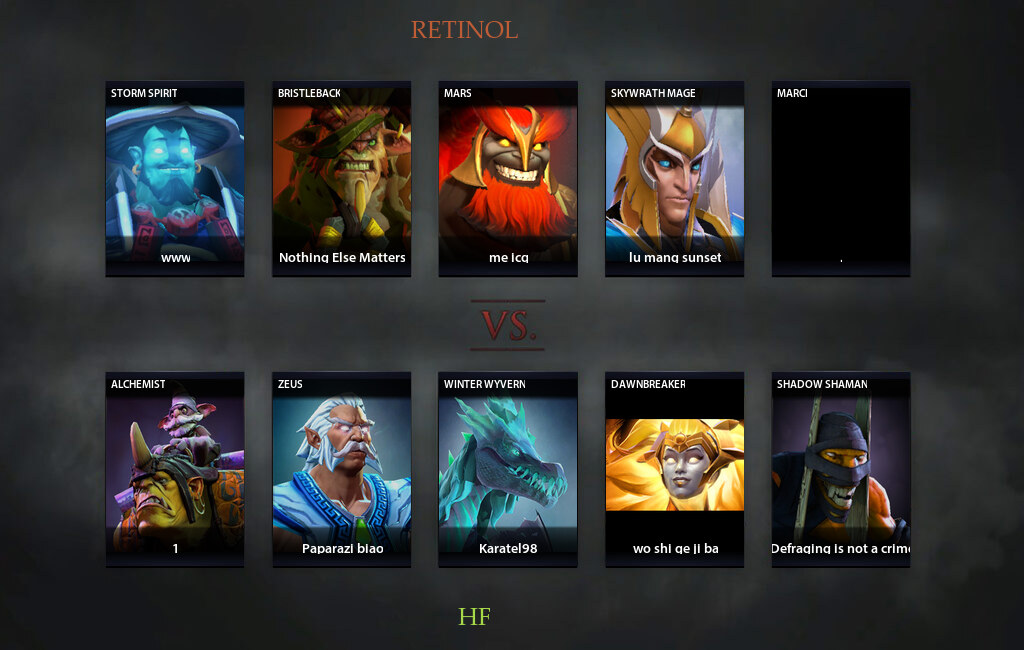Click the Winter Wyvern card of Karatel98

[x=508, y=469]
